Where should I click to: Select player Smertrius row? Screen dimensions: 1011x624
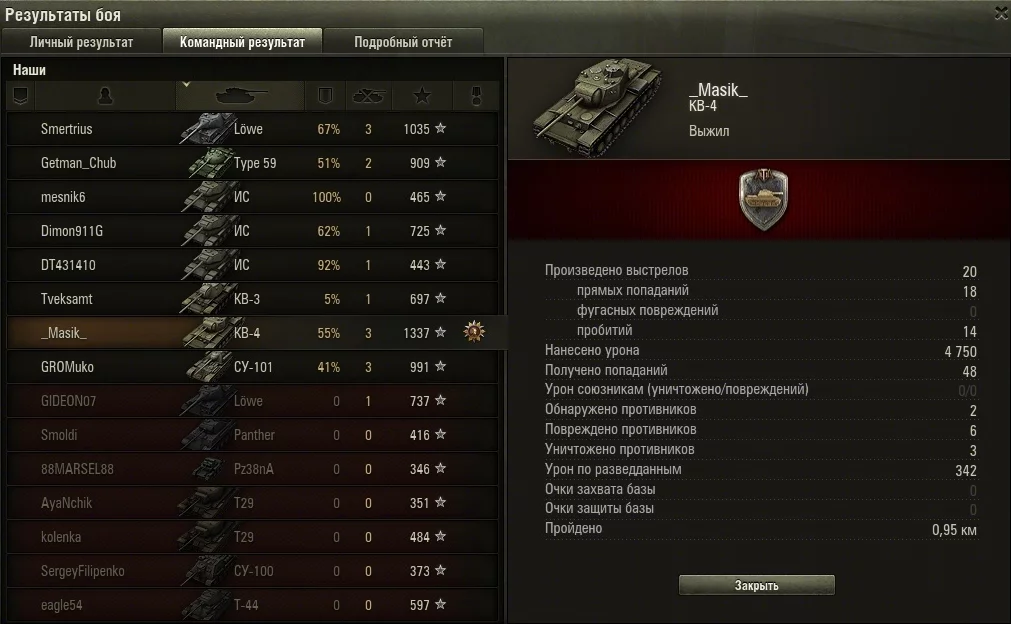66,129
